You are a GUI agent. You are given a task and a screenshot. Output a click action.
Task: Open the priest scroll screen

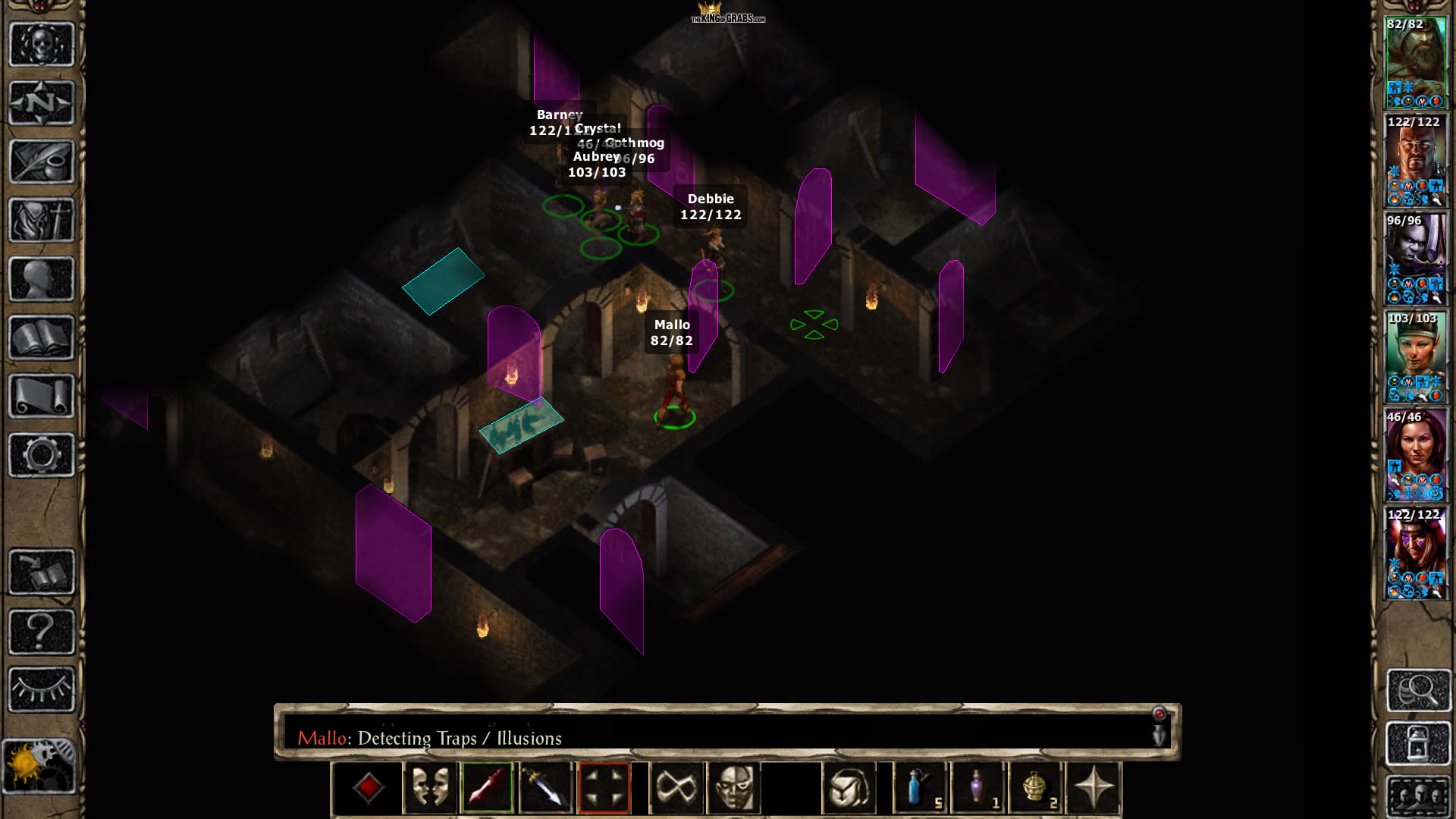tap(41, 396)
